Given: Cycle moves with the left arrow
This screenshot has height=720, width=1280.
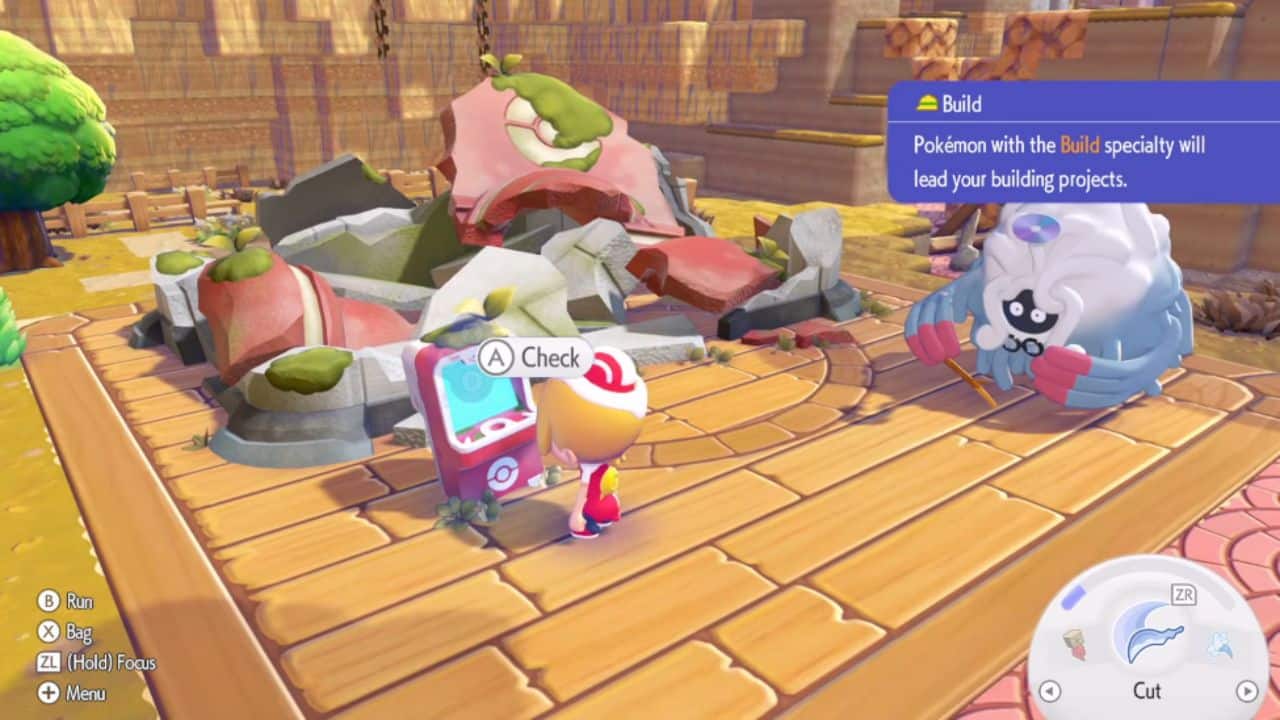Looking at the screenshot, I should click(1049, 690).
